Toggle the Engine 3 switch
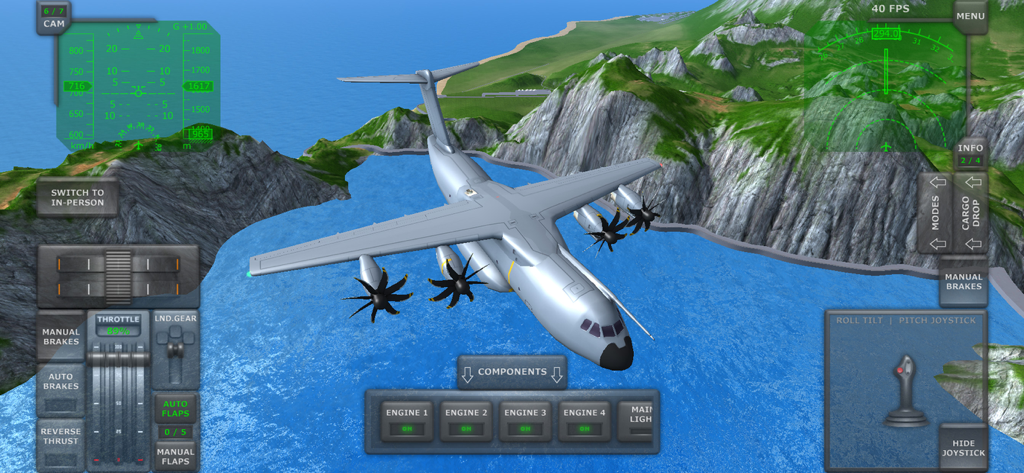1024x473 pixels. (524, 419)
